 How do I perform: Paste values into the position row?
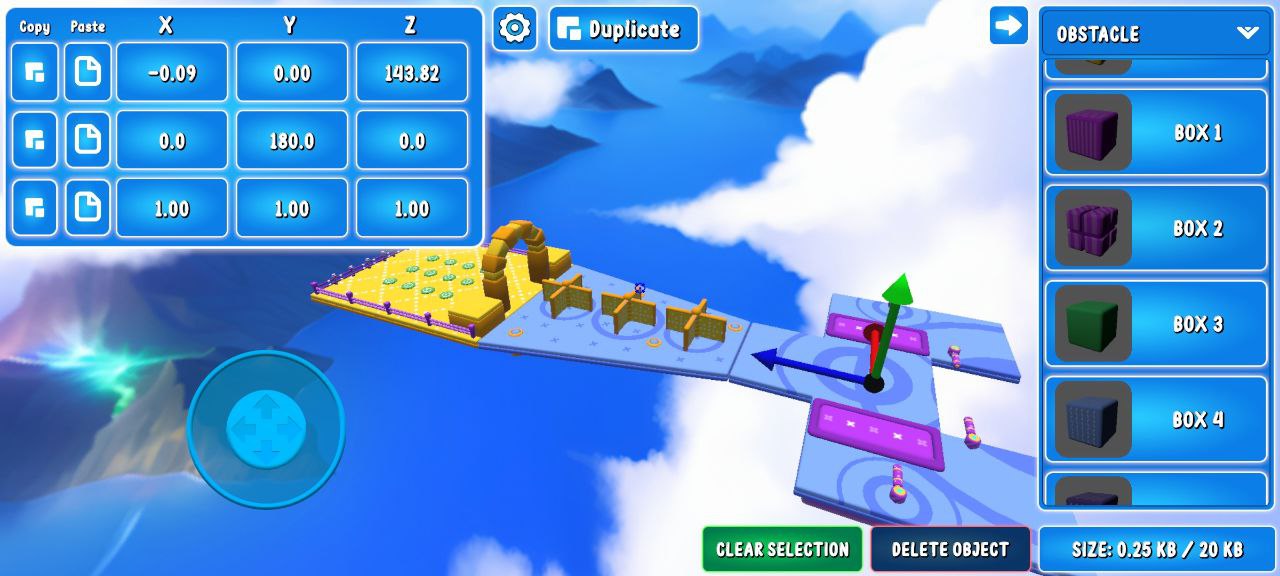[88, 73]
